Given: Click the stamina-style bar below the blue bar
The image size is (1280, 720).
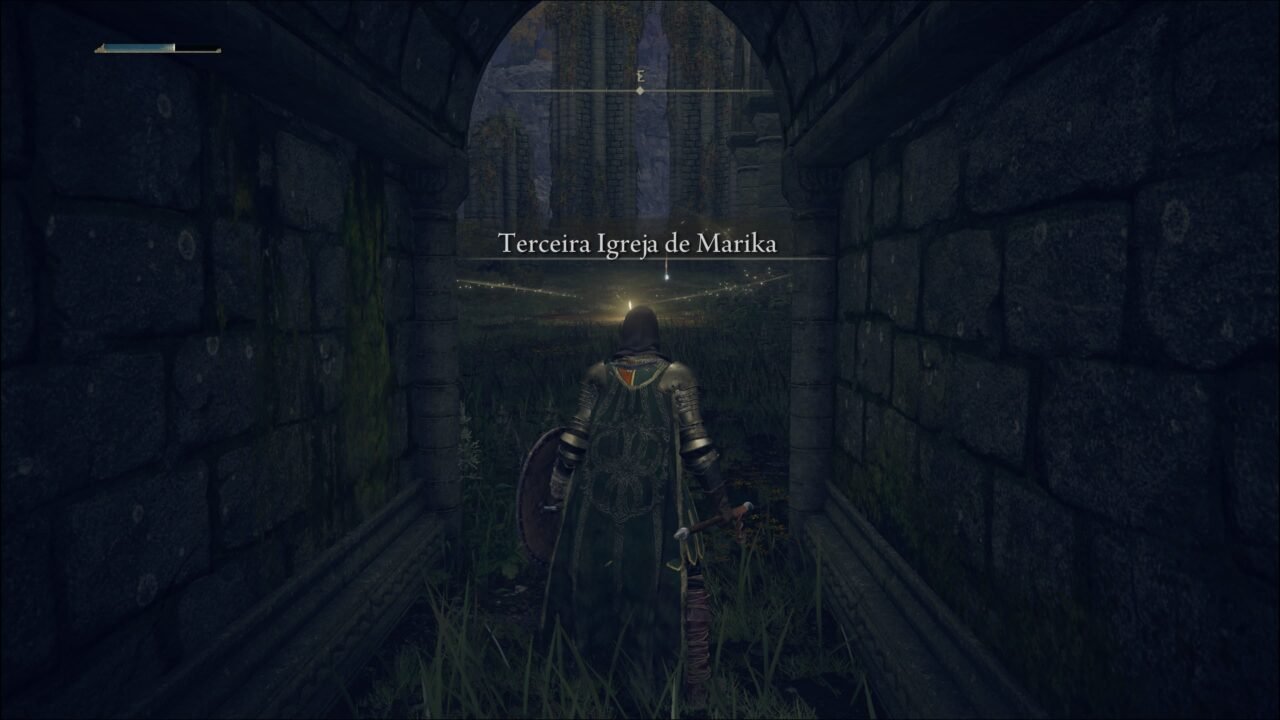Looking at the screenshot, I should pos(150,52).
